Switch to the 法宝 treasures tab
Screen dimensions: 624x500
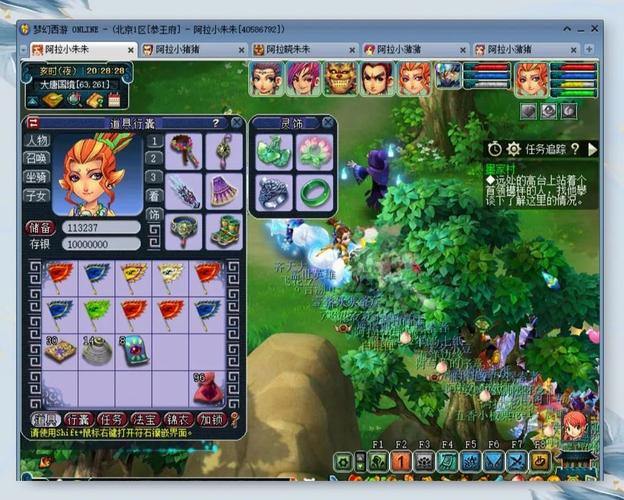pos(145,419)
